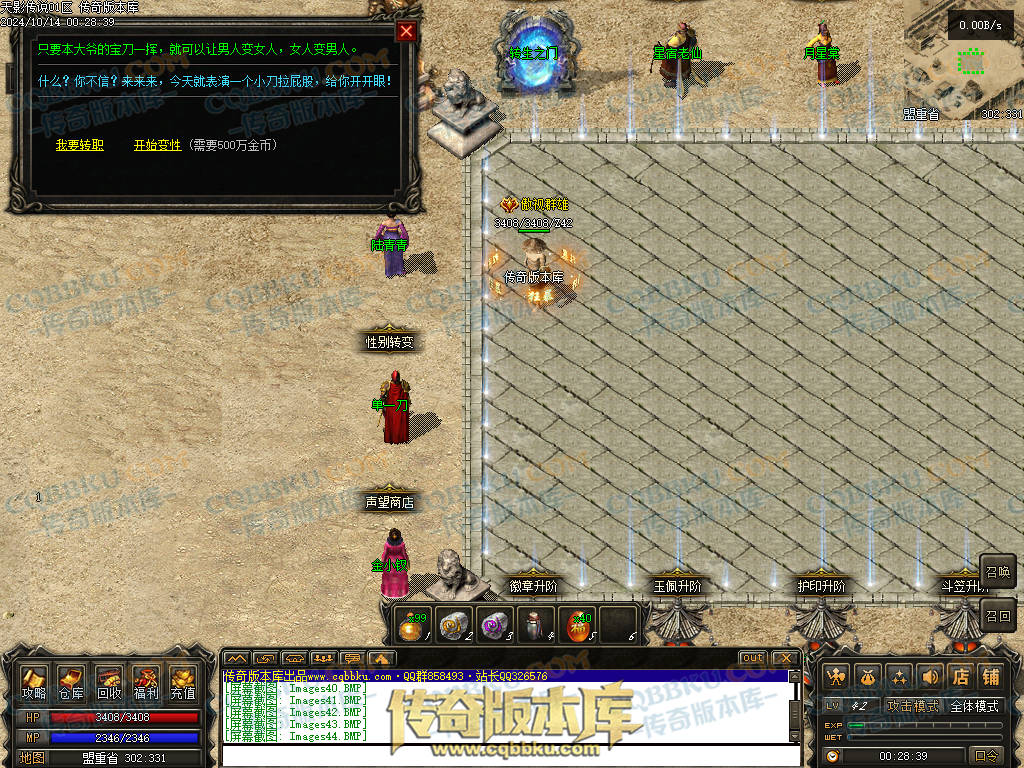Choose the 我要转职 dialogue option
This screenshot has height=768, width=1024.
(79, 145)
